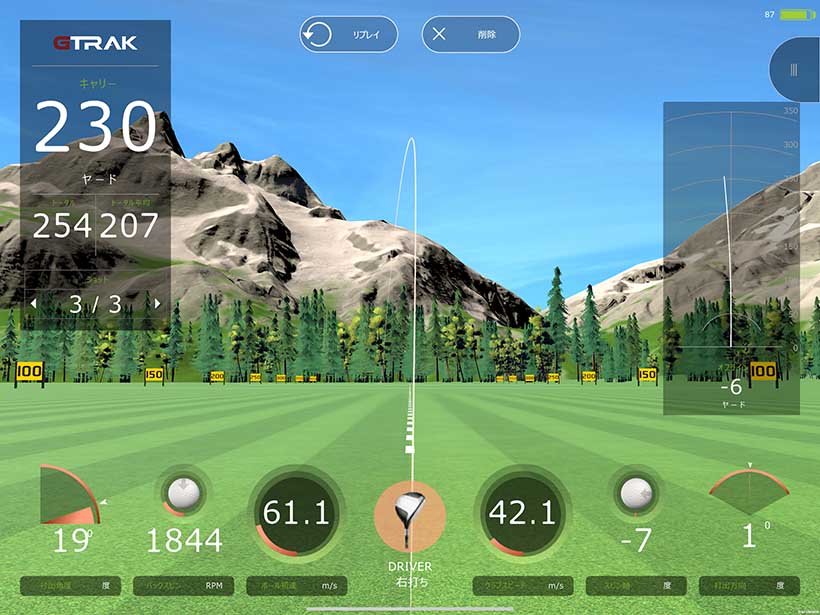
Task: Advance to the next shot with the right arrow
Action: click(x=157, y=303)
